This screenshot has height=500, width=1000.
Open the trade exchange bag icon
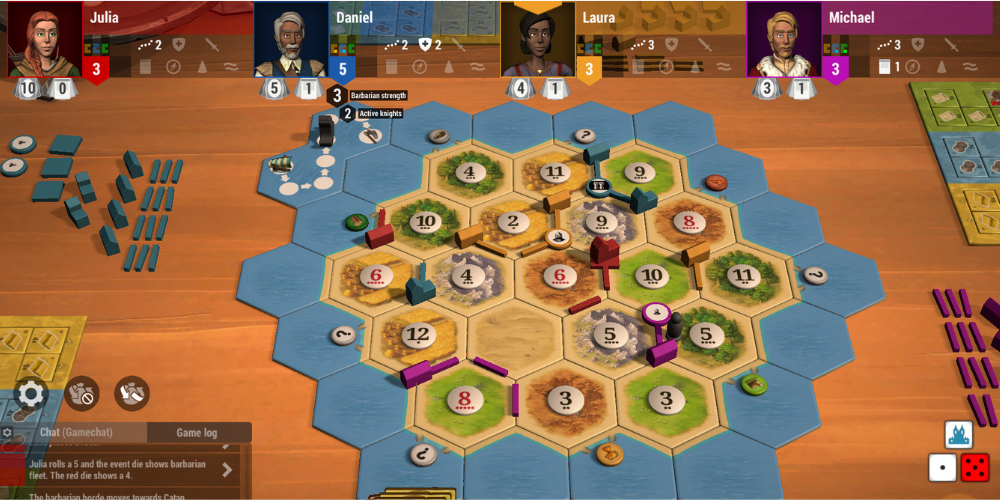click(x=132, y=393)
